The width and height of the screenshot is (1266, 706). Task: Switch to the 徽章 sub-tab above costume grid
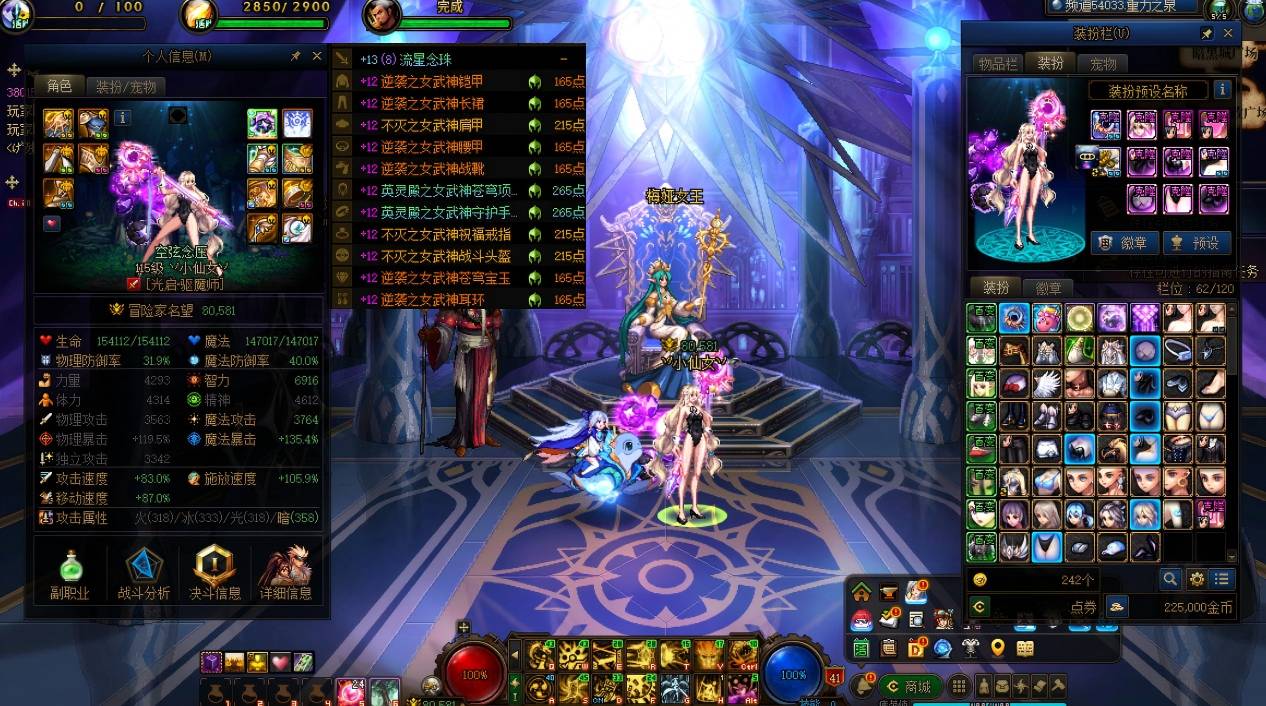click(x=1048, y=288)
